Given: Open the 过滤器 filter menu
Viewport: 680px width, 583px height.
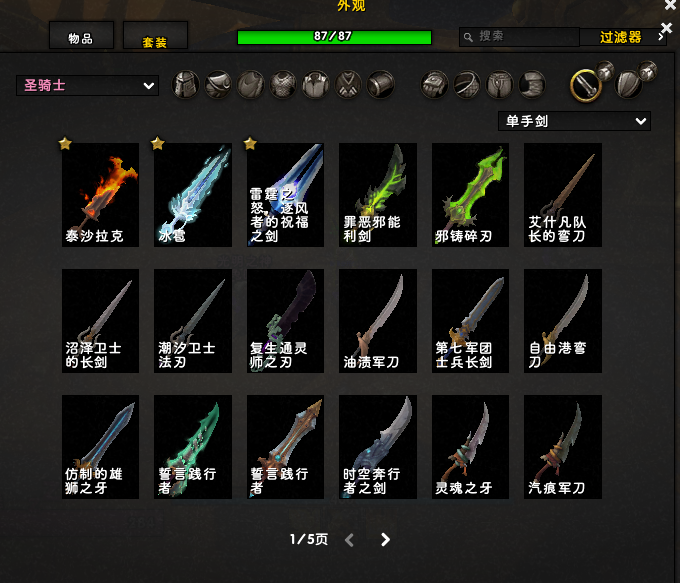Looking at the screenshot, I should pyautogui.click(x=621, y=37).
